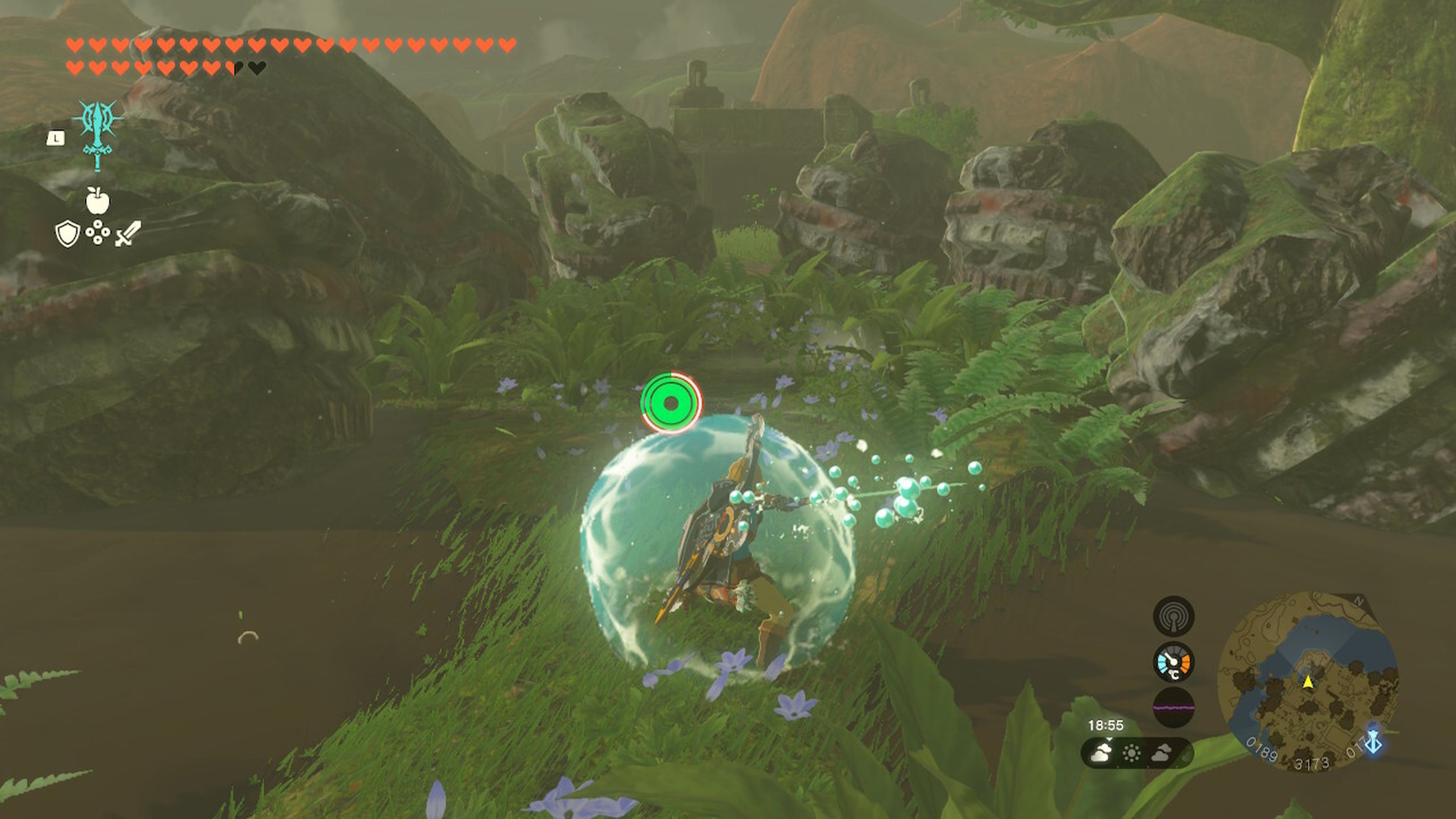Click the yellow player arrow on the minimap

1308,682
